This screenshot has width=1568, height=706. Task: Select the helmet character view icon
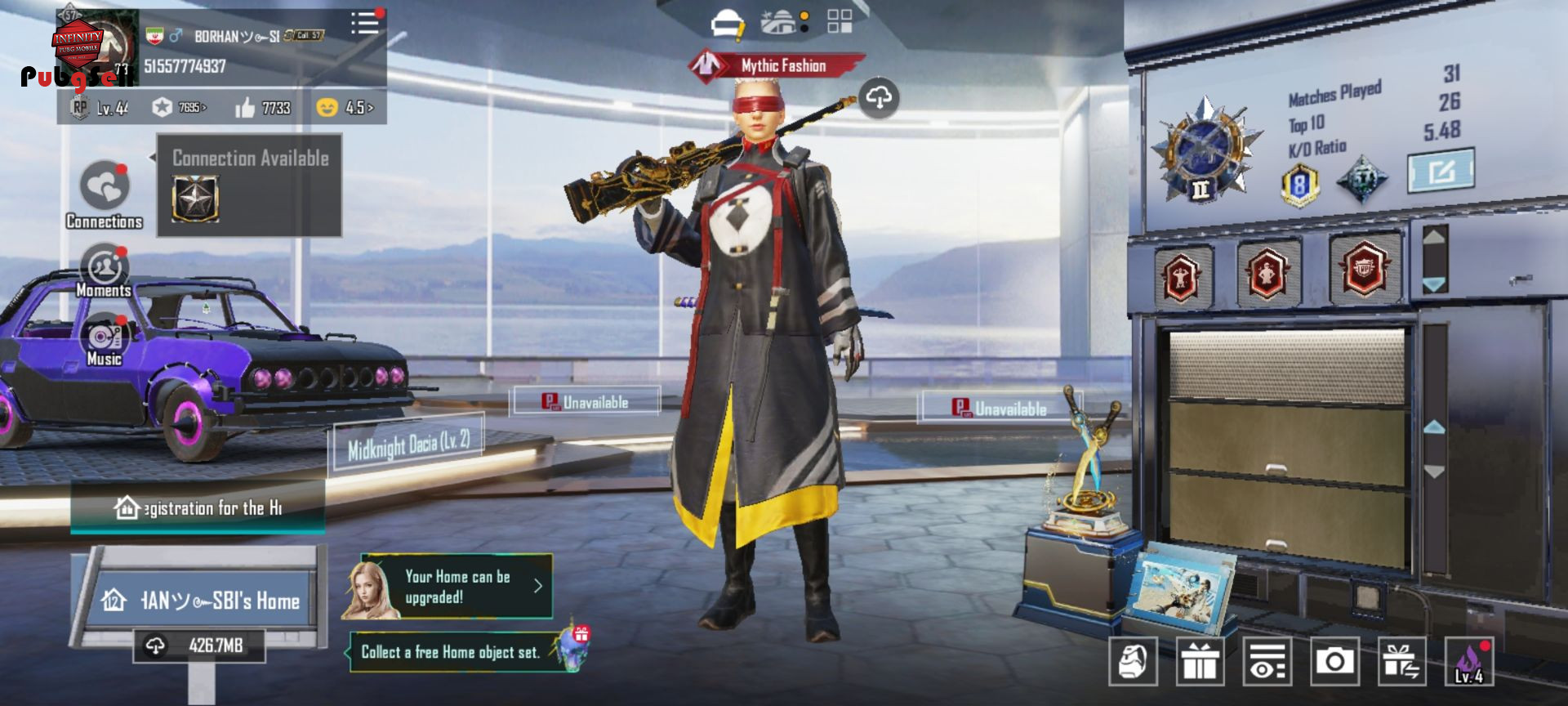(x=727, y=24)
